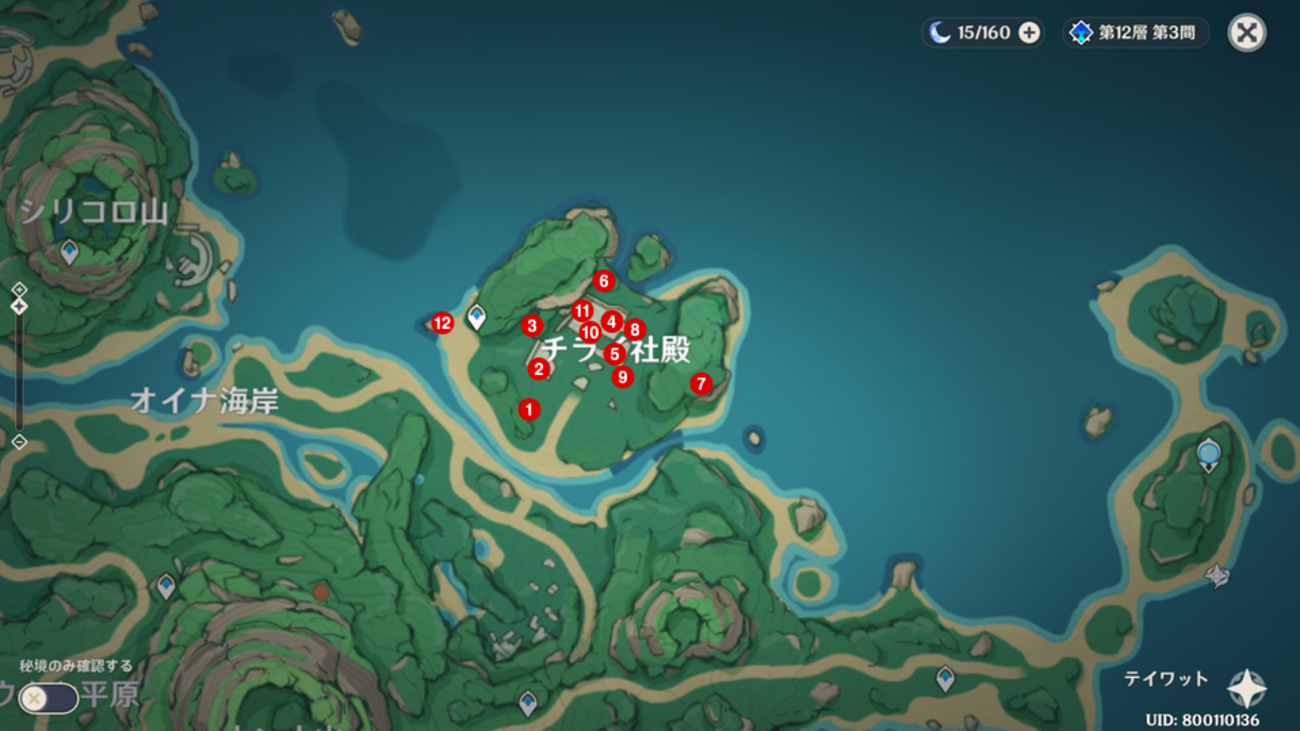Click red map marker number 6
Image resolution: width=1300 pixels, height=731 pixels.
click(602, 281)
